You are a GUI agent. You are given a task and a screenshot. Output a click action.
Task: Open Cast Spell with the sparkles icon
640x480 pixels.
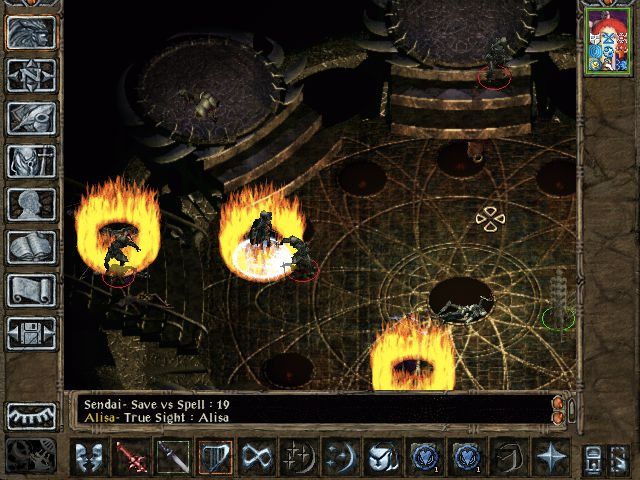[x=298, y=457]
